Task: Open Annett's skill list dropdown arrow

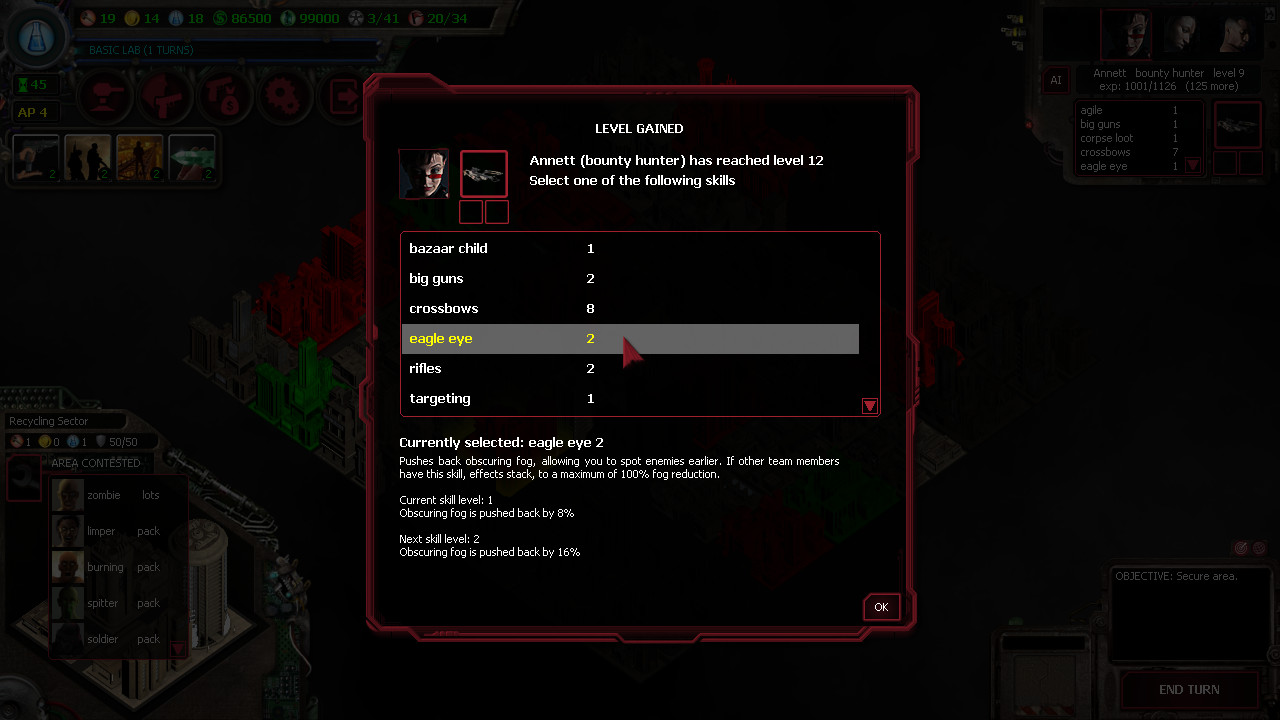Action: (x=1193, y=164)
